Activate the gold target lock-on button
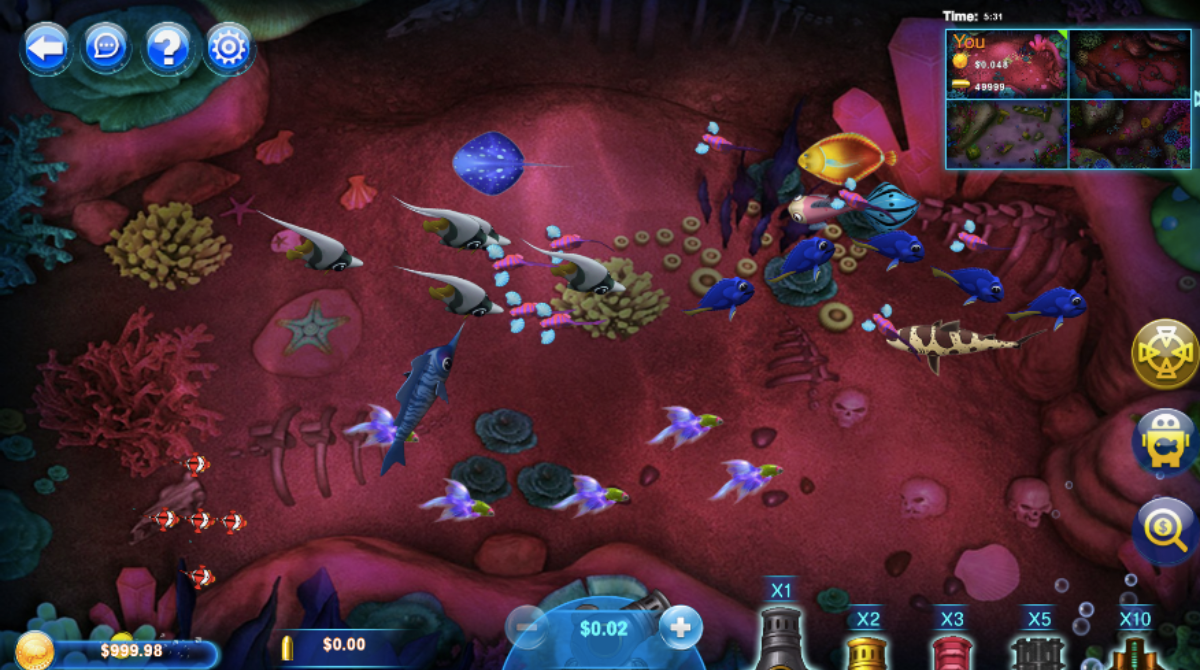 (x=1165, y=354)
